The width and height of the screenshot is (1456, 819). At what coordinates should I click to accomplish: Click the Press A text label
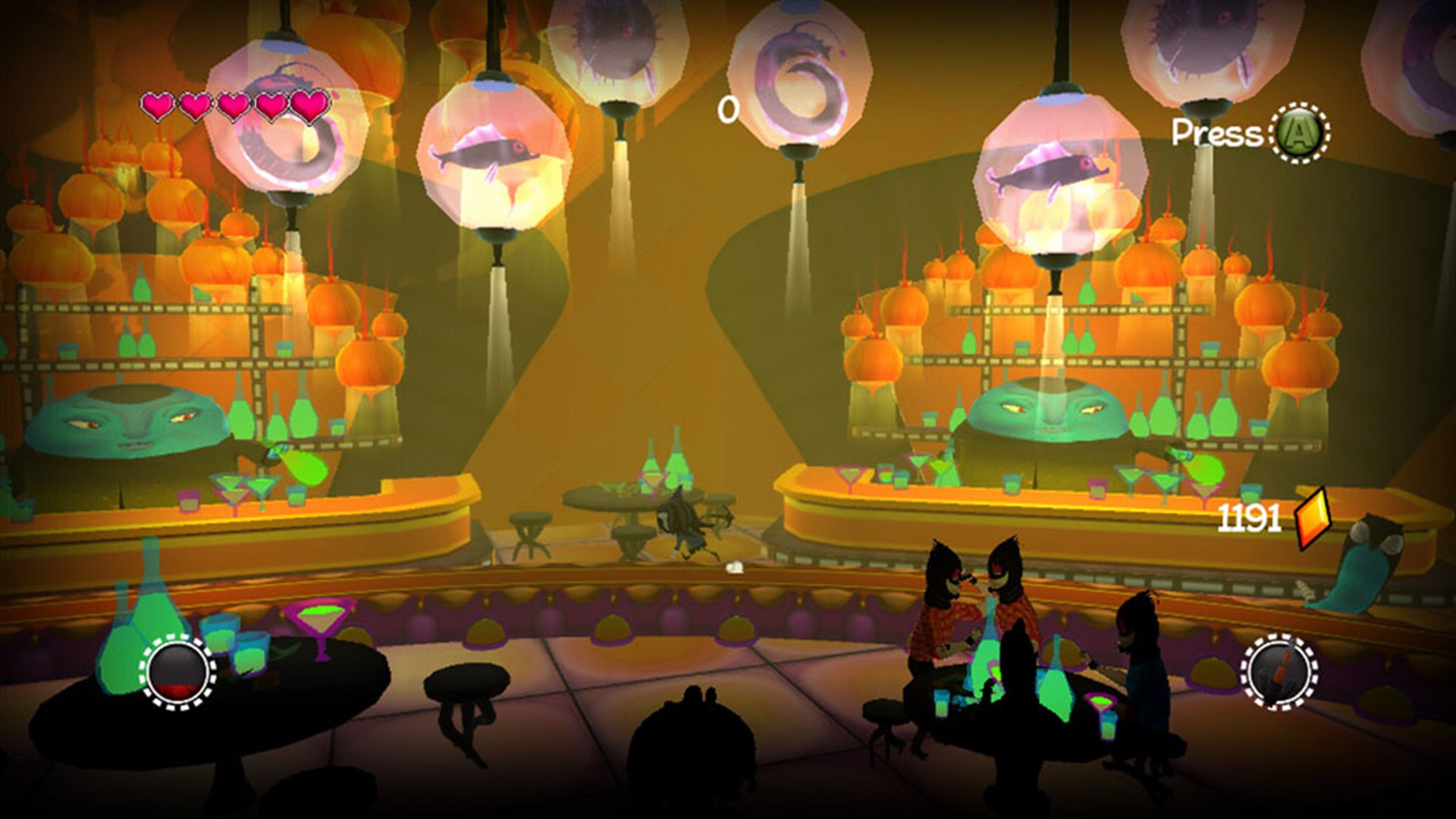pyautogui.click(x=1216, y=133)
